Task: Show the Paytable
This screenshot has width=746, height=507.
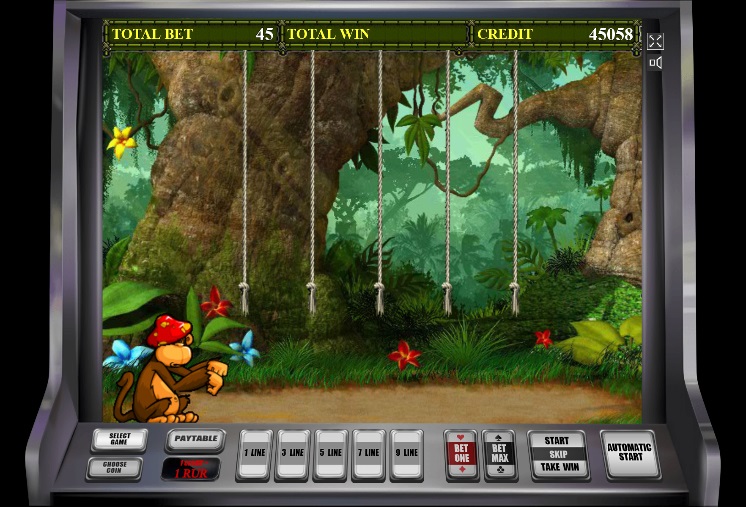Action: click(194, 439)
